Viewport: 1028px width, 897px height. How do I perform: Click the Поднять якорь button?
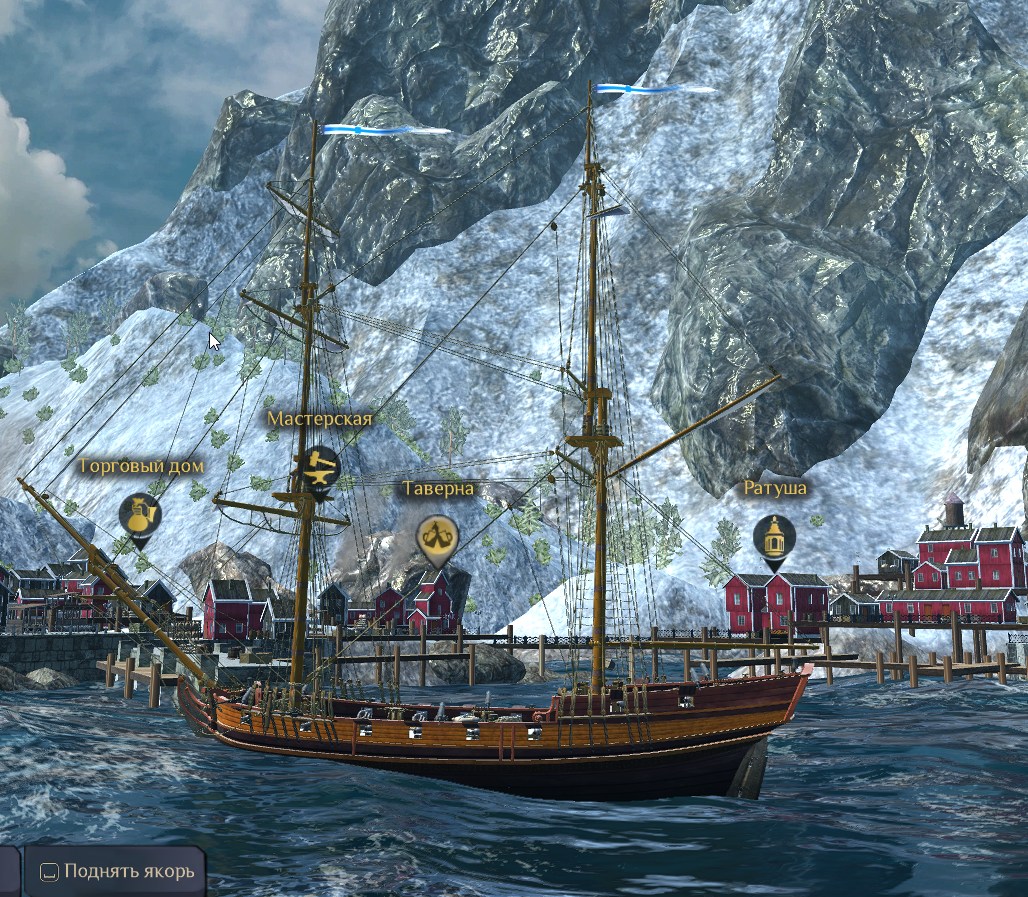click(115, 871)
